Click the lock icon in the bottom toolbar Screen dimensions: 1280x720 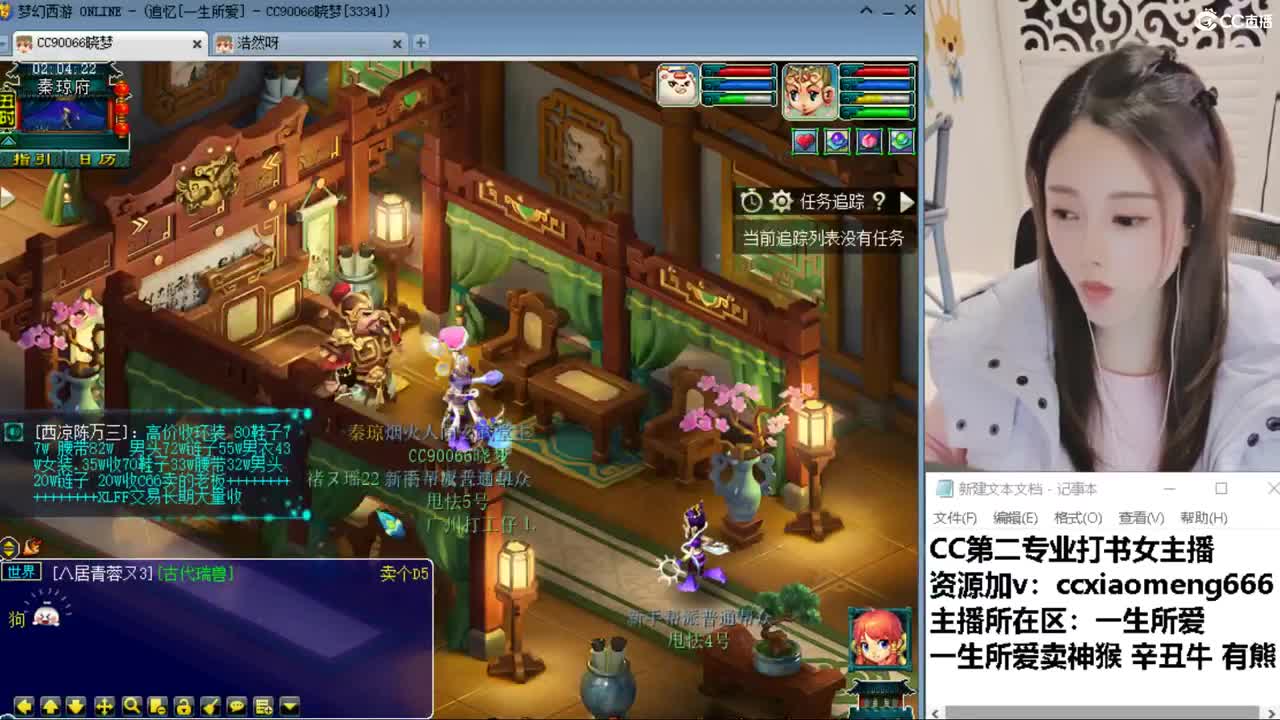click(184, 706)
